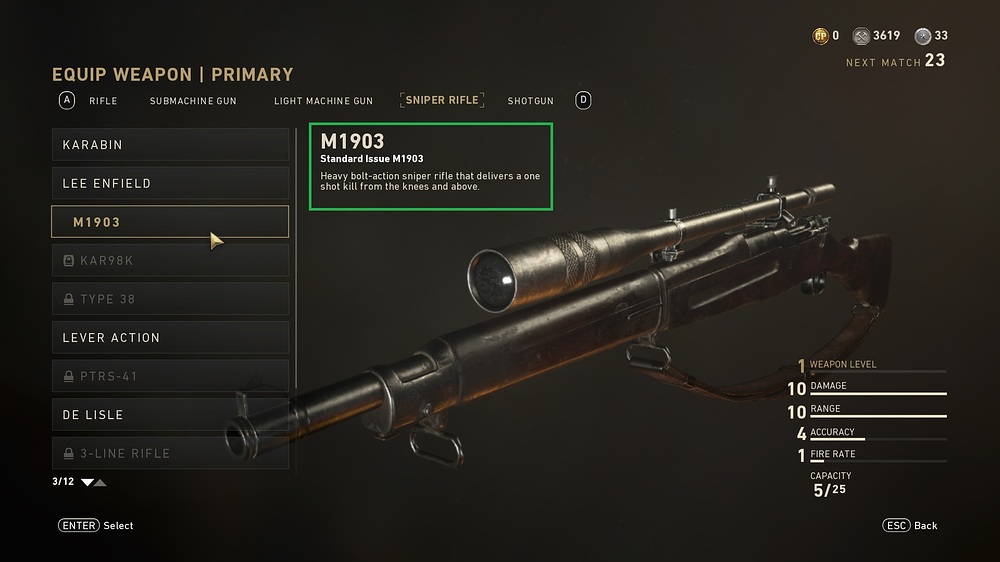Click the locked Kar98k entry
Image resolution: width=1000 pixels, height=562 pixels.
(170, 261)
